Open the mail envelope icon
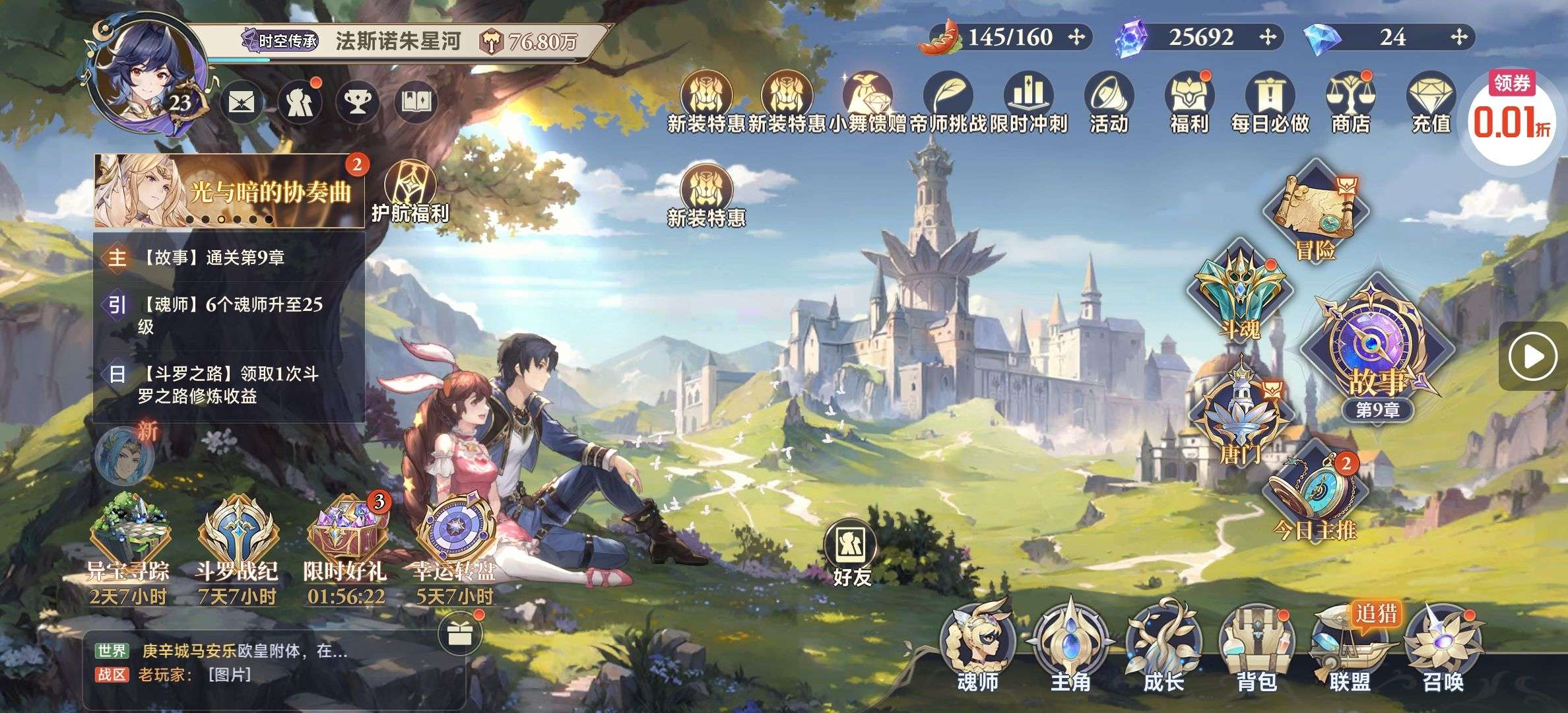 click(x=242, y=102)
